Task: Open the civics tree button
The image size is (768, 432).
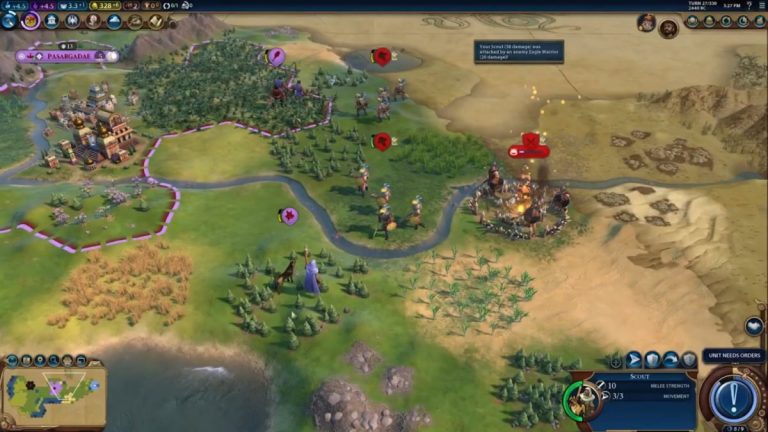Action: click(x=30, y=21)
